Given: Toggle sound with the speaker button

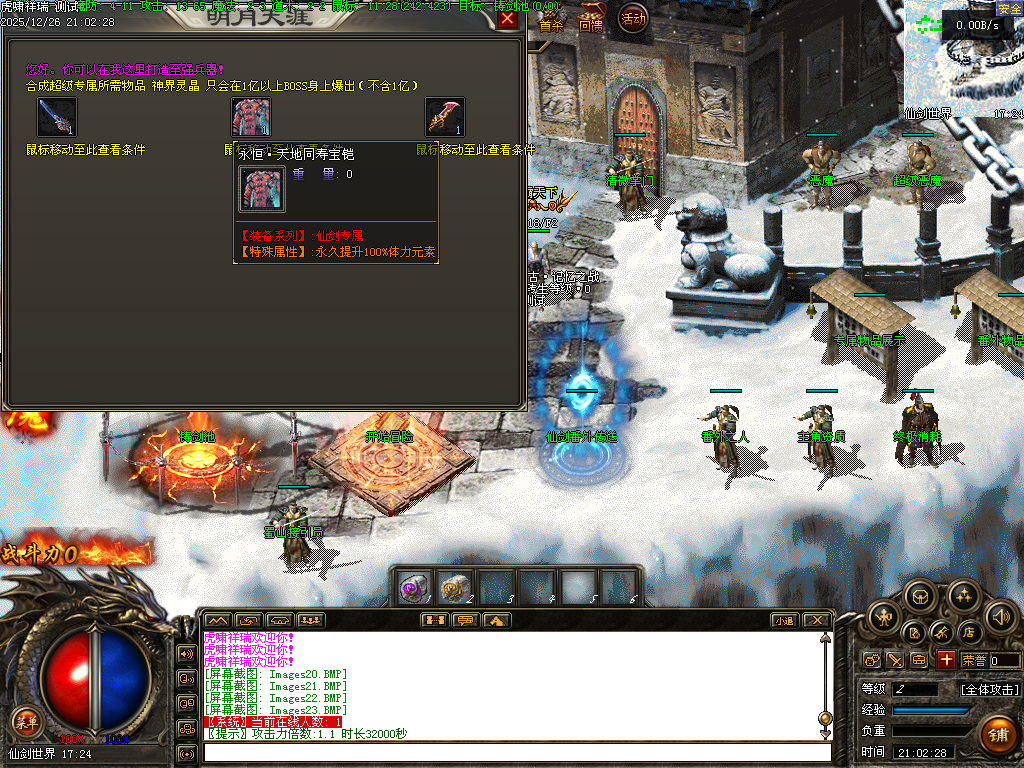Looking at the screenshot, I should click(999, 616).
